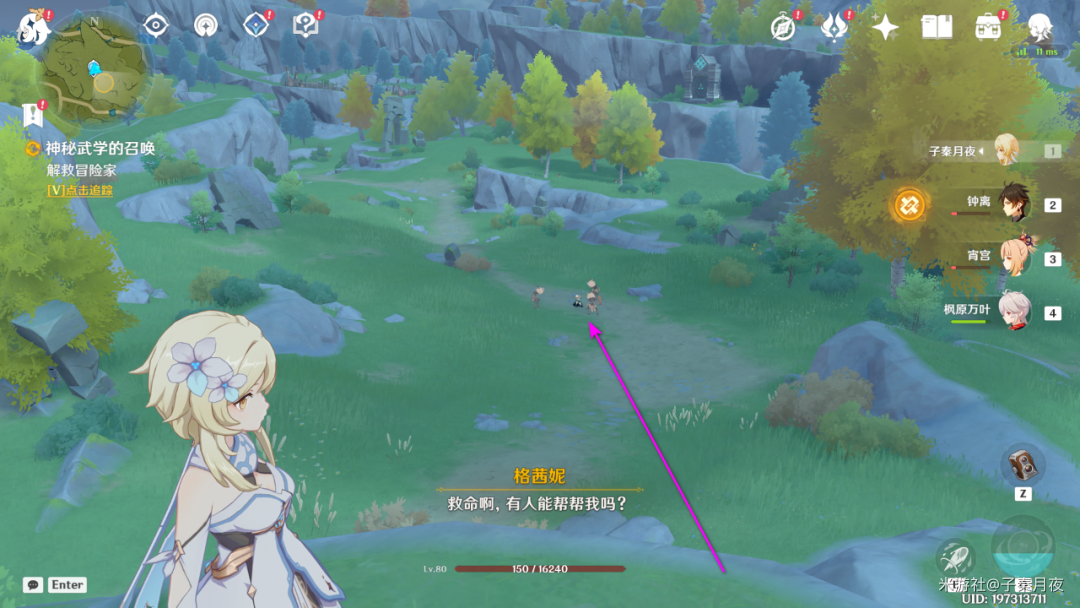The width and height of the screenshot is (1080, 608).
Task: Open the winged battle pass icon
Action: point(834,28)
